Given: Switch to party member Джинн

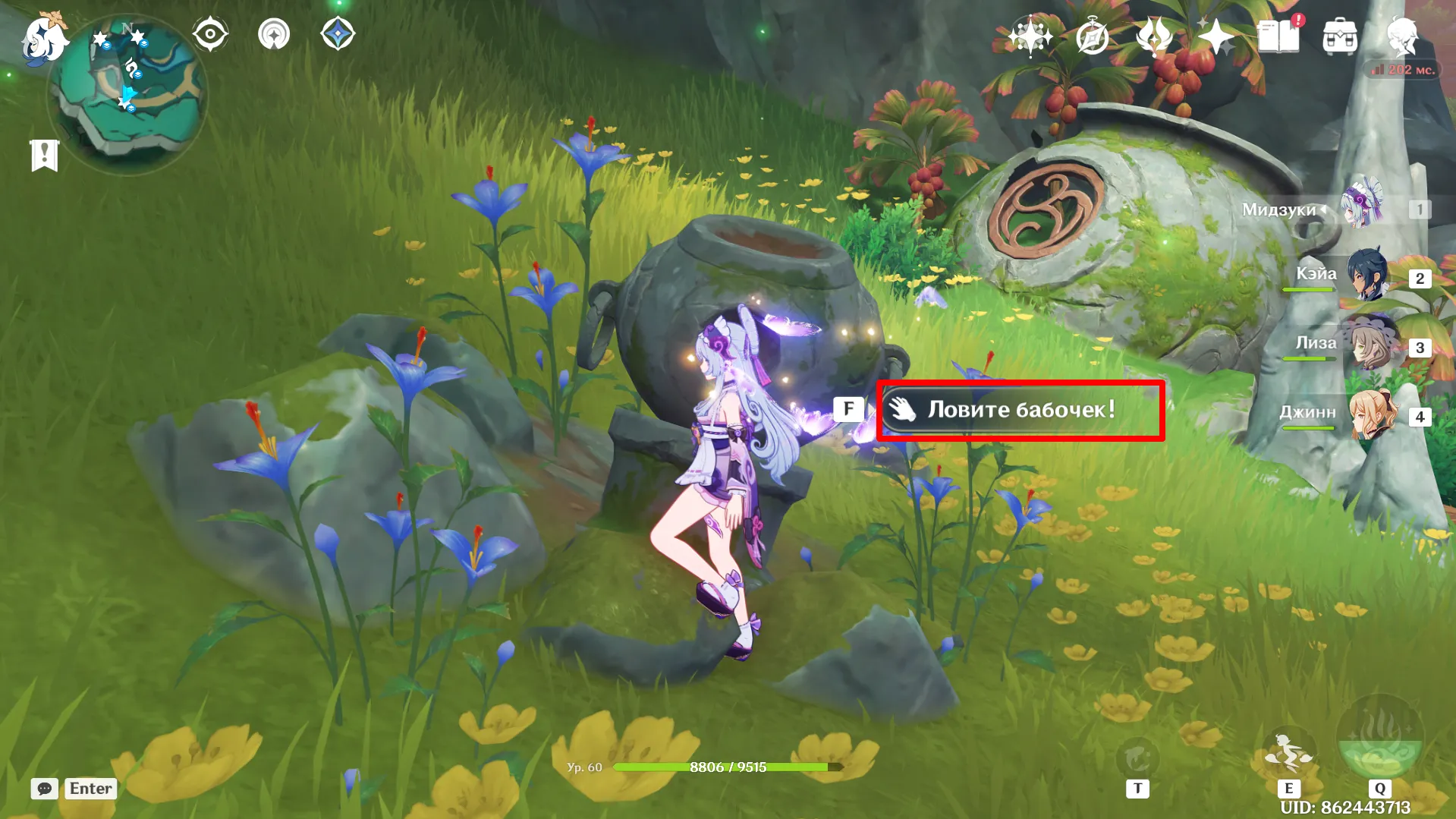Looking at the screenshot, I should tap(1370, 415).
